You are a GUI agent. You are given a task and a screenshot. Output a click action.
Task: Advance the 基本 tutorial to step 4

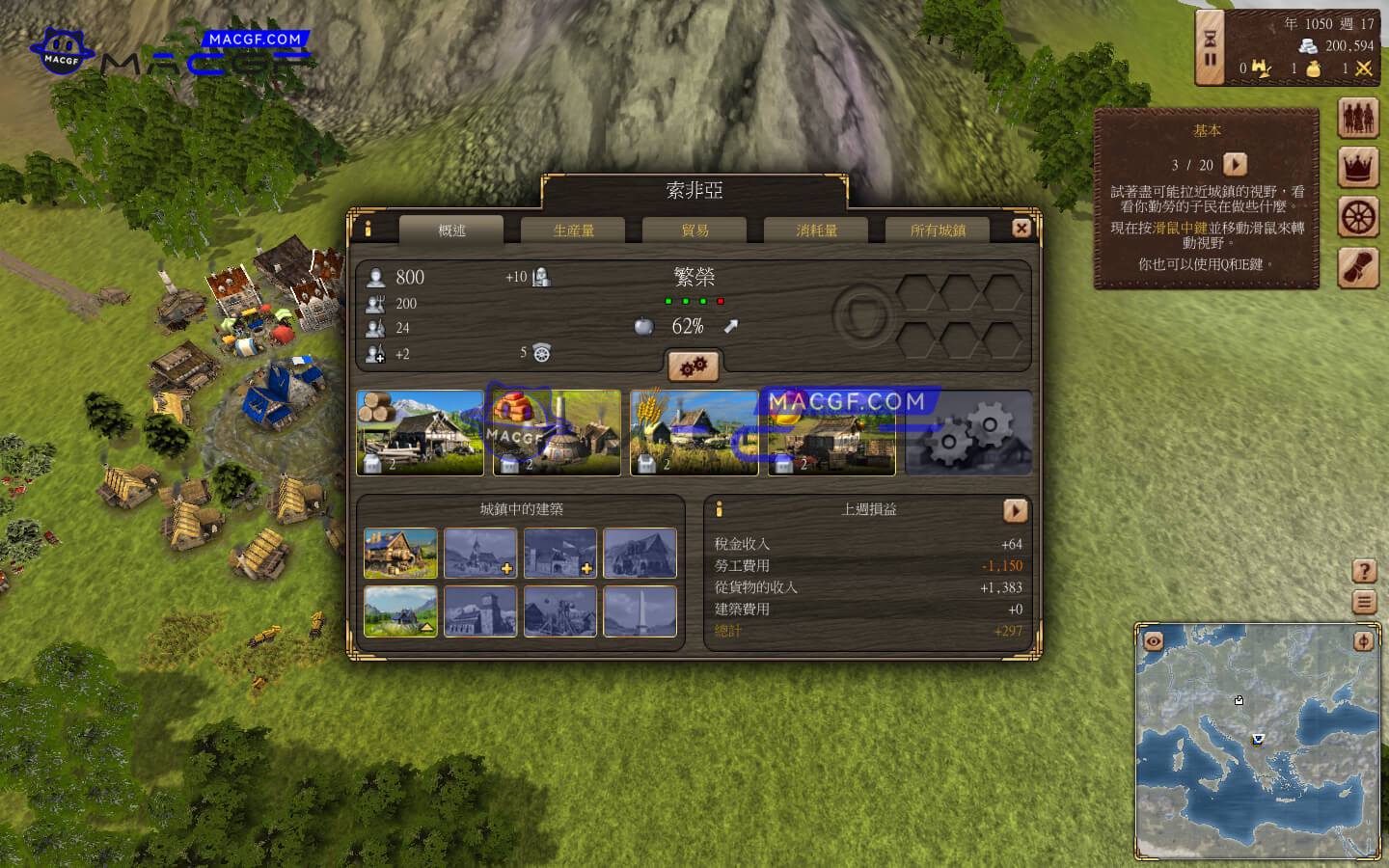click(x=1236, y=164)
